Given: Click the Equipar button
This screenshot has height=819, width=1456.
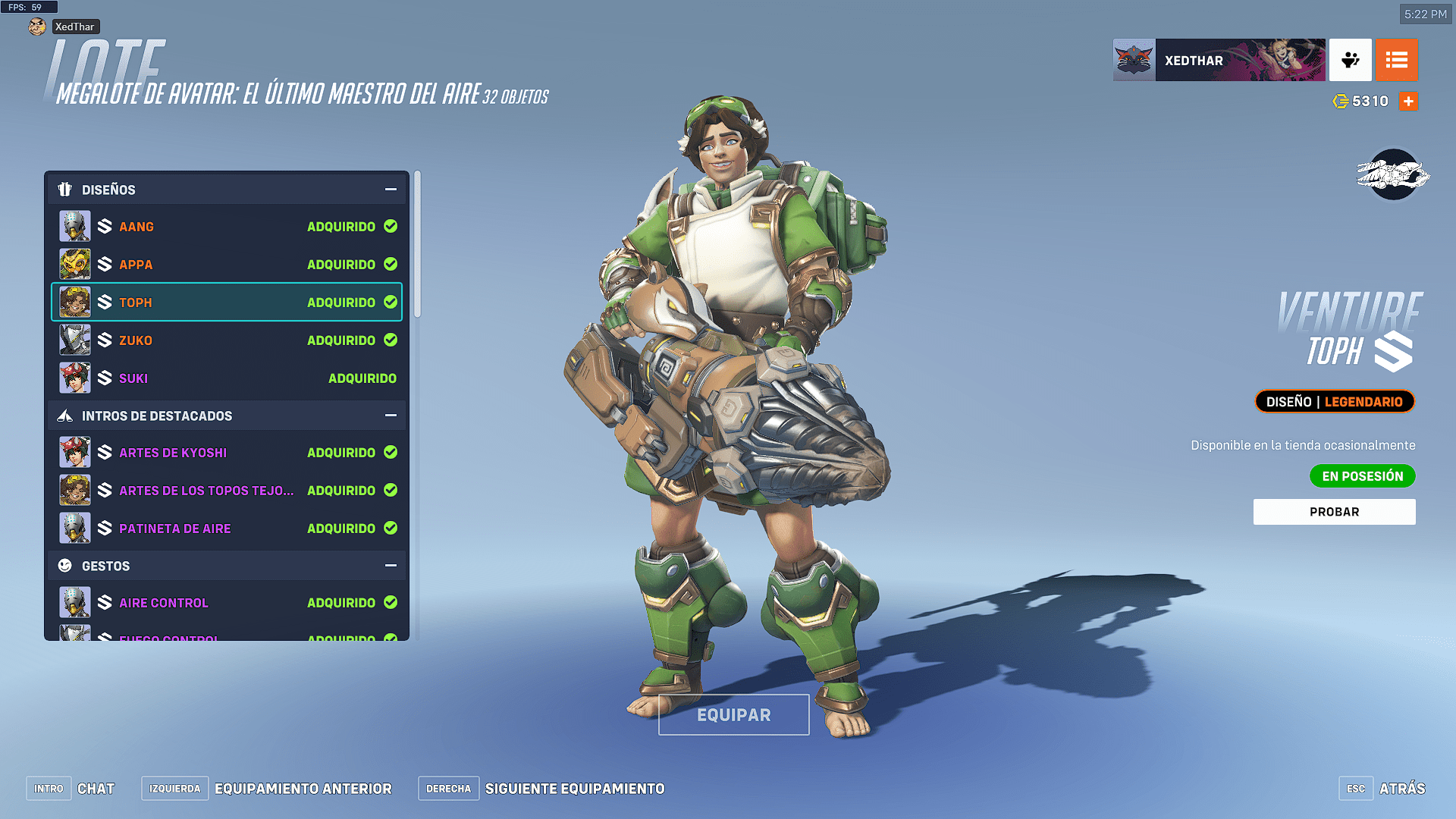Looking at the screenshot, I should point(733,715).
